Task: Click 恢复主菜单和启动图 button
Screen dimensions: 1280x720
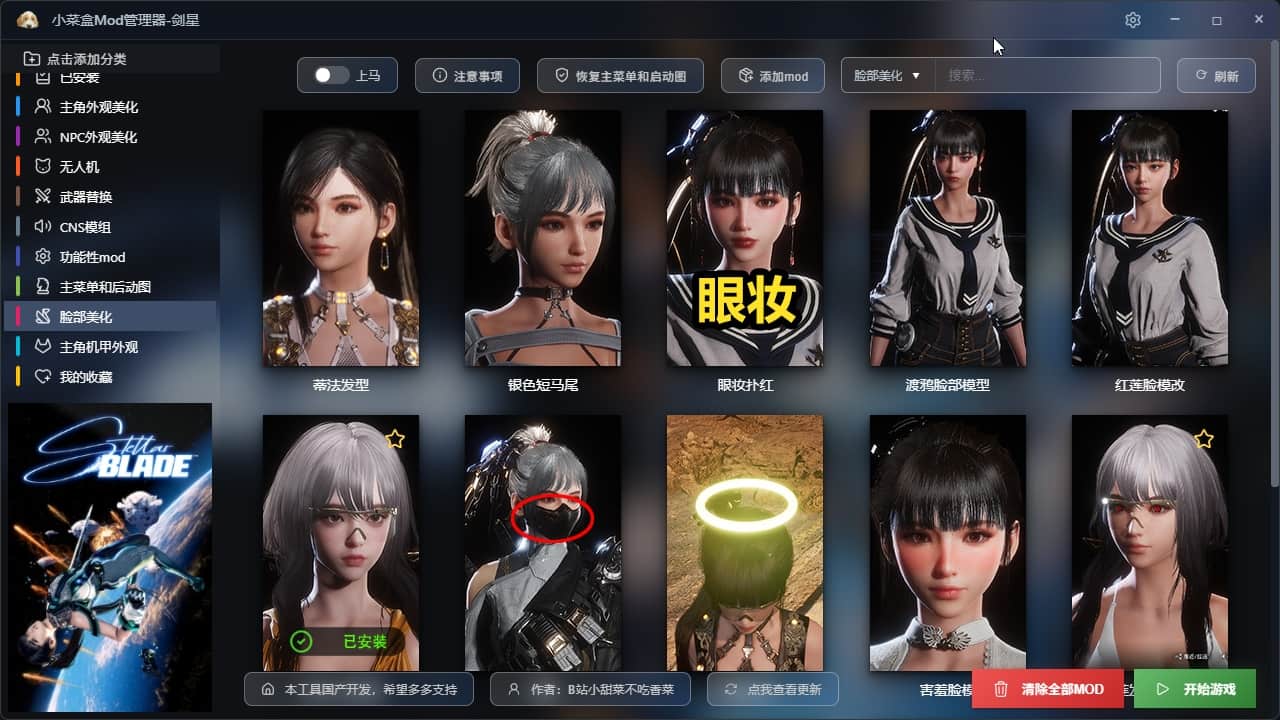Action: (620, 76)
